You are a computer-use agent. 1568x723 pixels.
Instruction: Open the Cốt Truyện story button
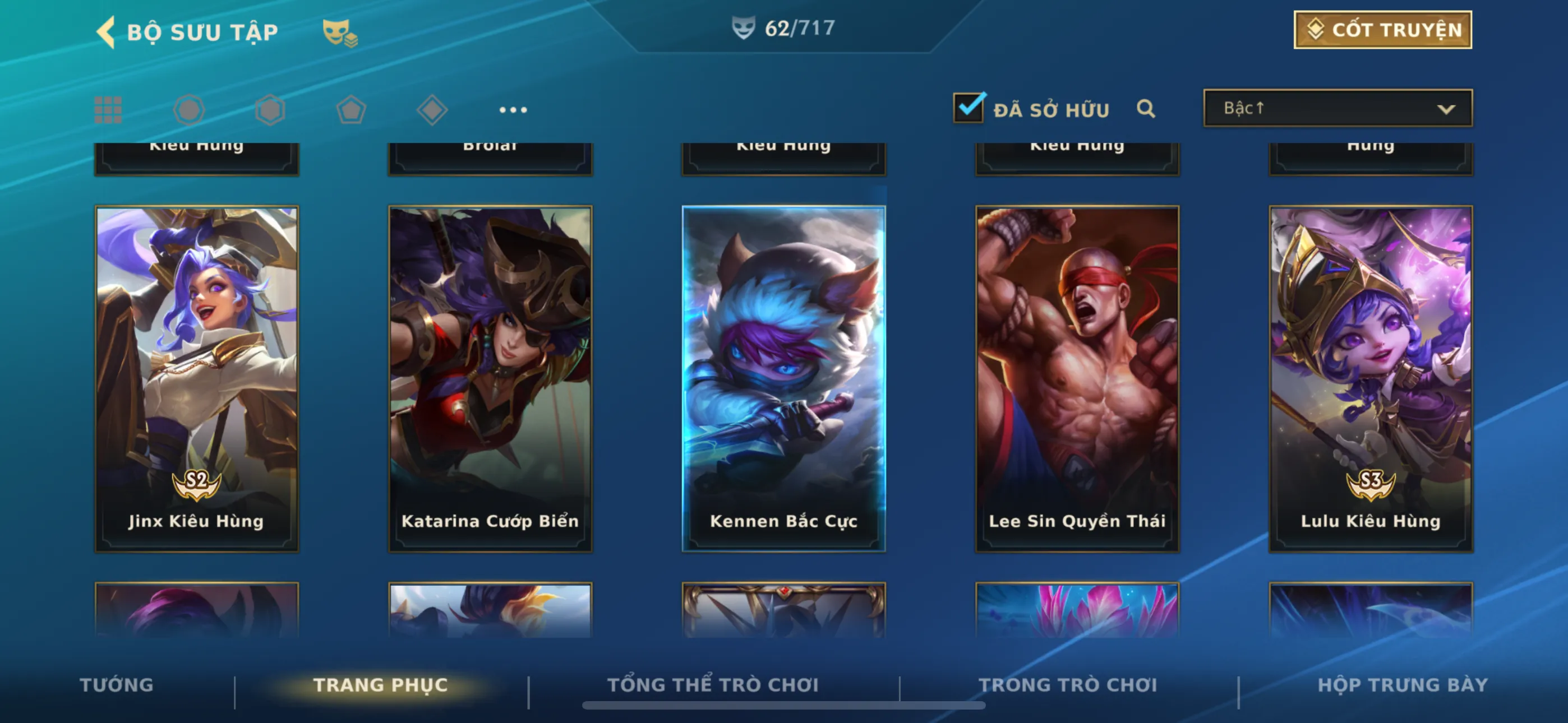[1382, 30]
